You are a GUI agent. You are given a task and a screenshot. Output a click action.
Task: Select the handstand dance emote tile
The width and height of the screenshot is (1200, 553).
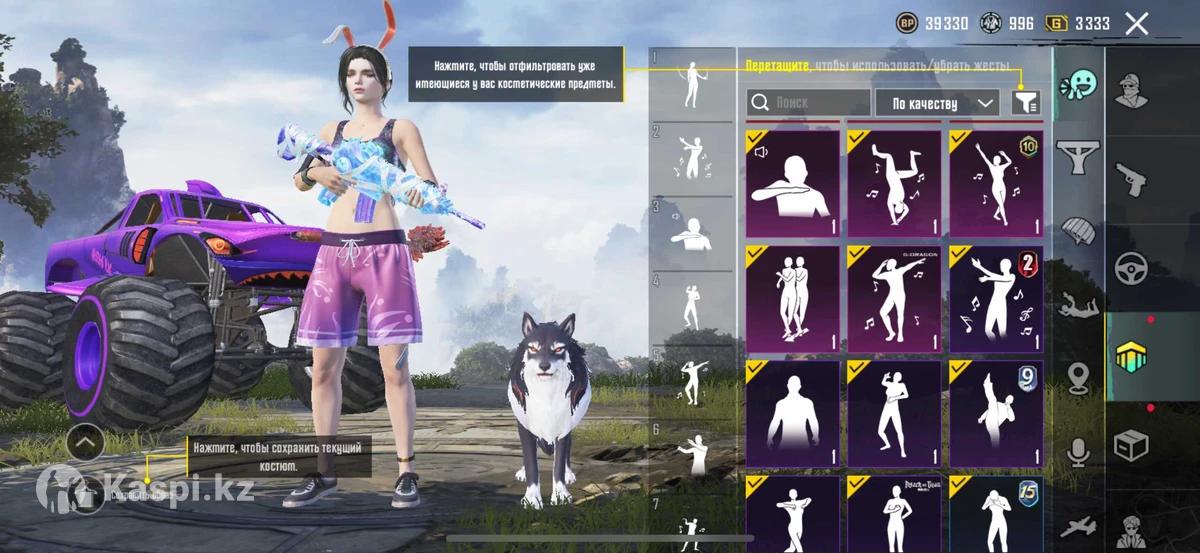click(894, 183)
